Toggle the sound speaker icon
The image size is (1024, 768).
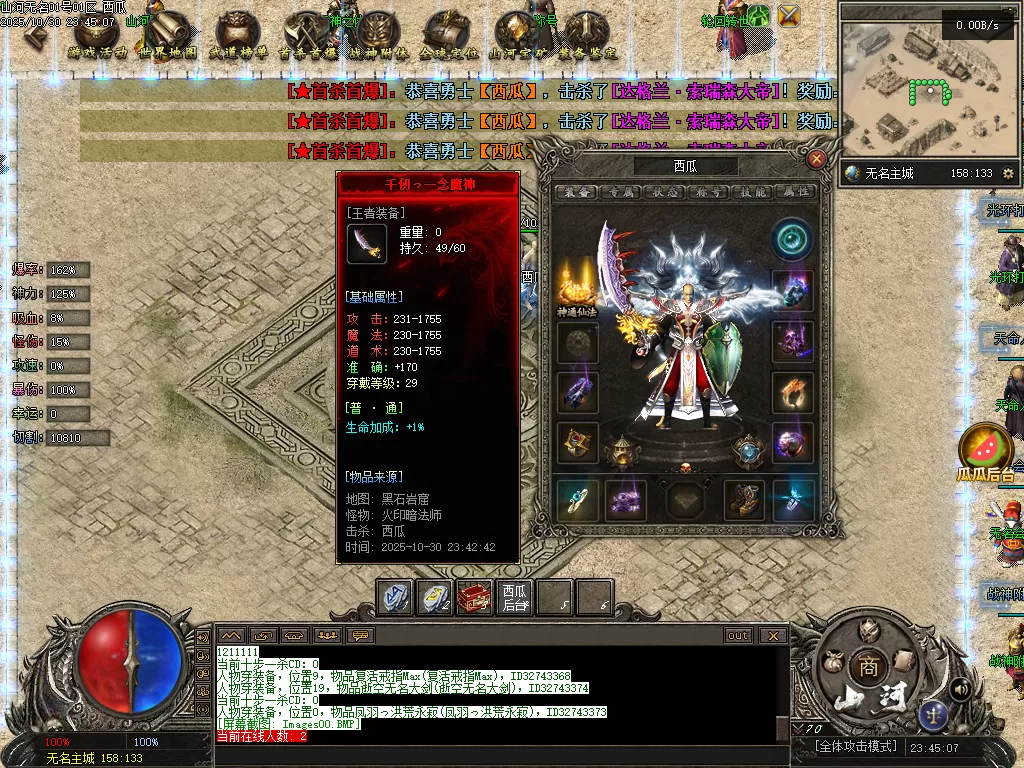coord(960,688)
